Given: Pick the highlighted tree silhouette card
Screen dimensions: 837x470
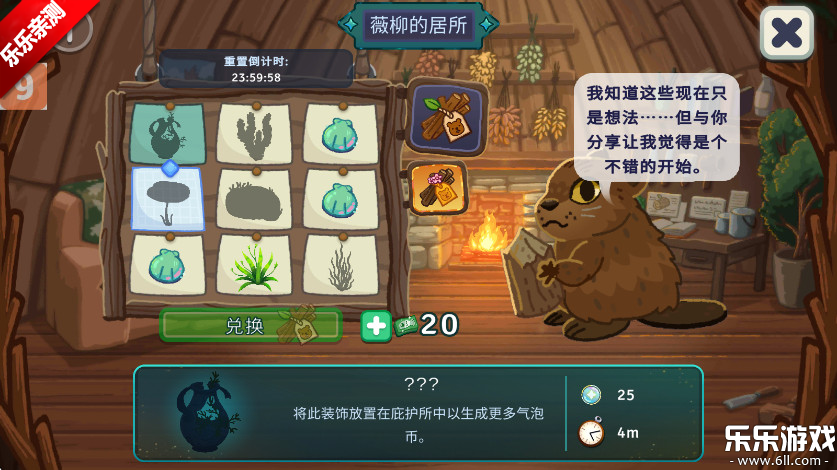Looking at the screenshot, I should (x=168, y=199).
